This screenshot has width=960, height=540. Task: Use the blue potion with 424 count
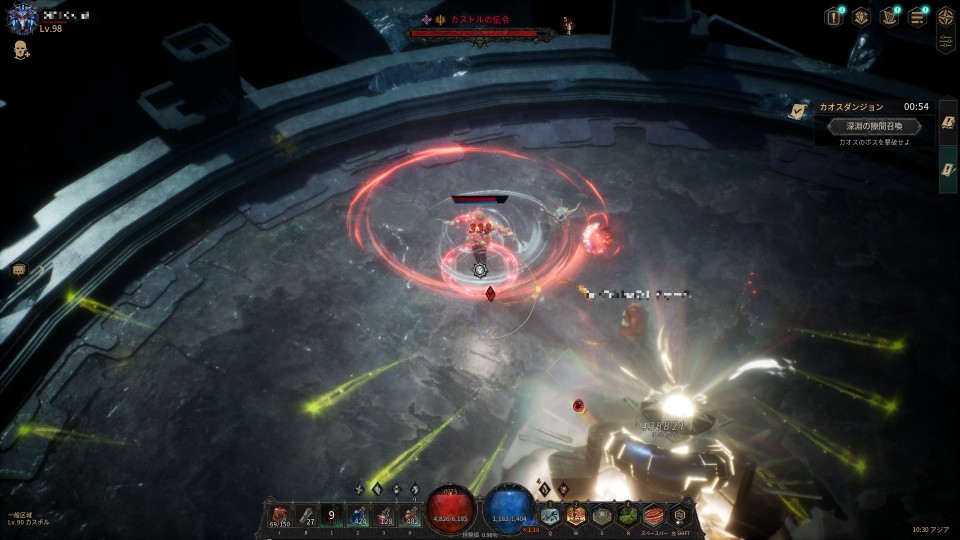[x=358, y=515]
